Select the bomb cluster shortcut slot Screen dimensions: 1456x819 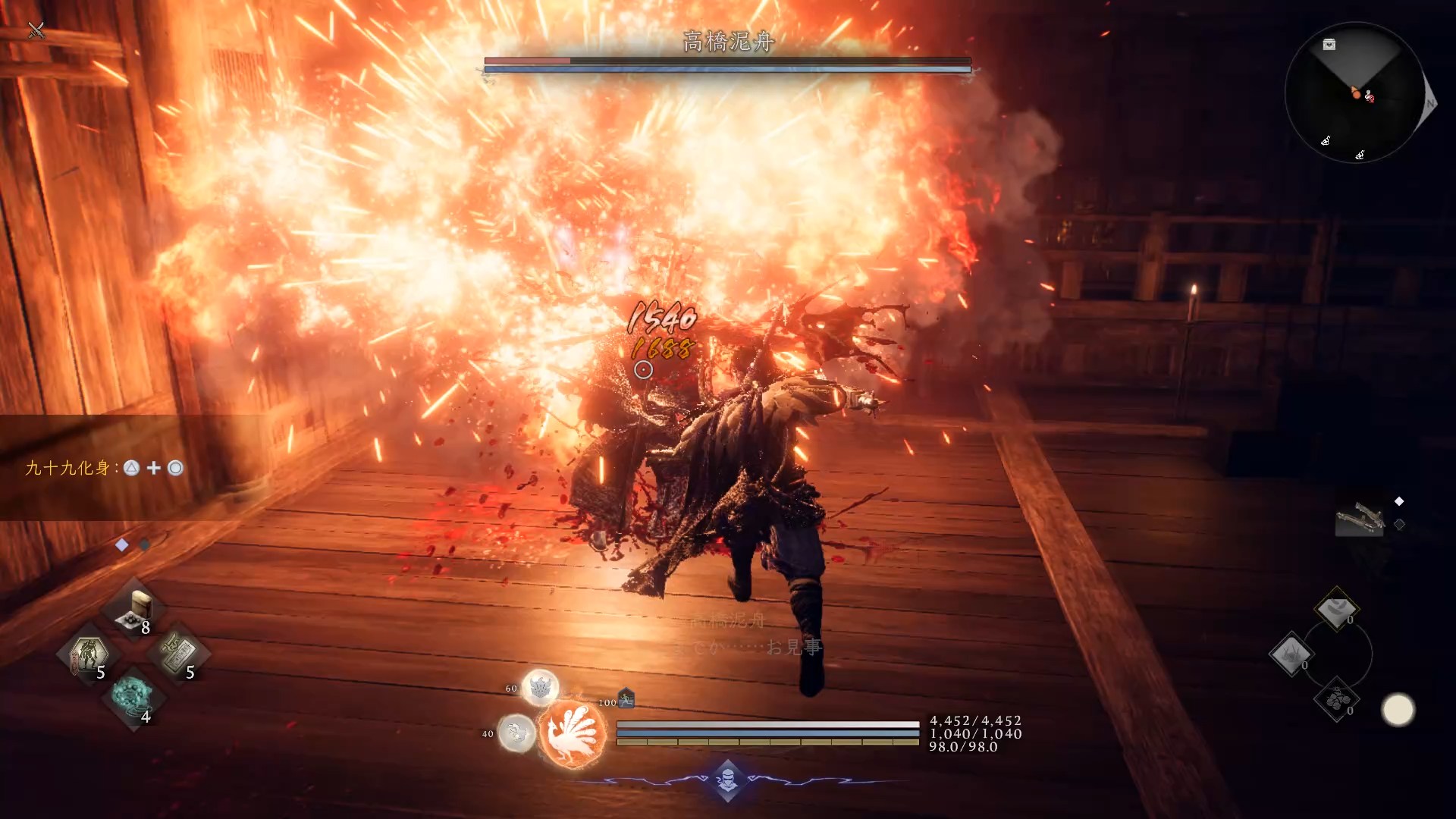pos(1336,699)
